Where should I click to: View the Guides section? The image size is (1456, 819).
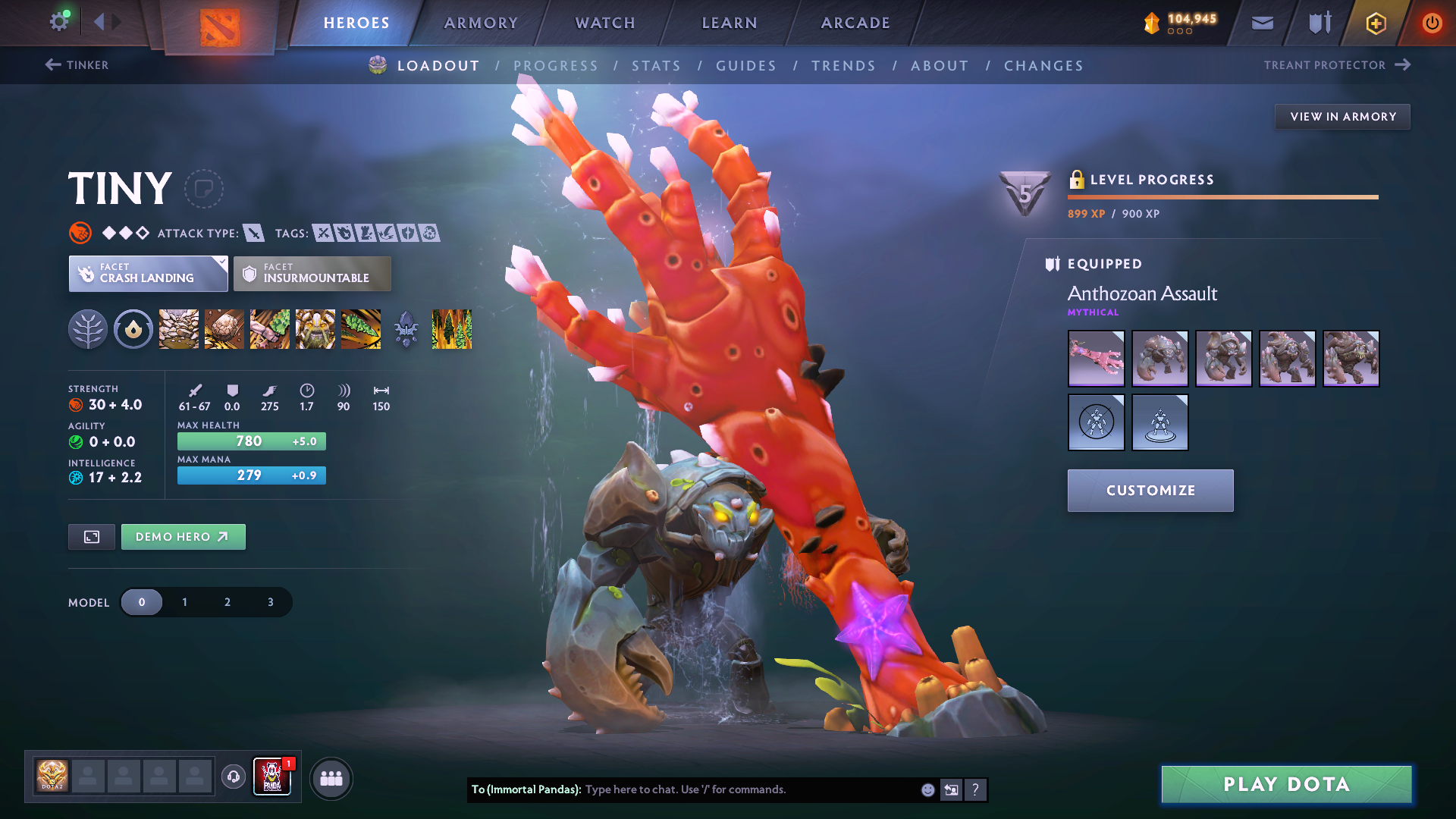[746, 66]
